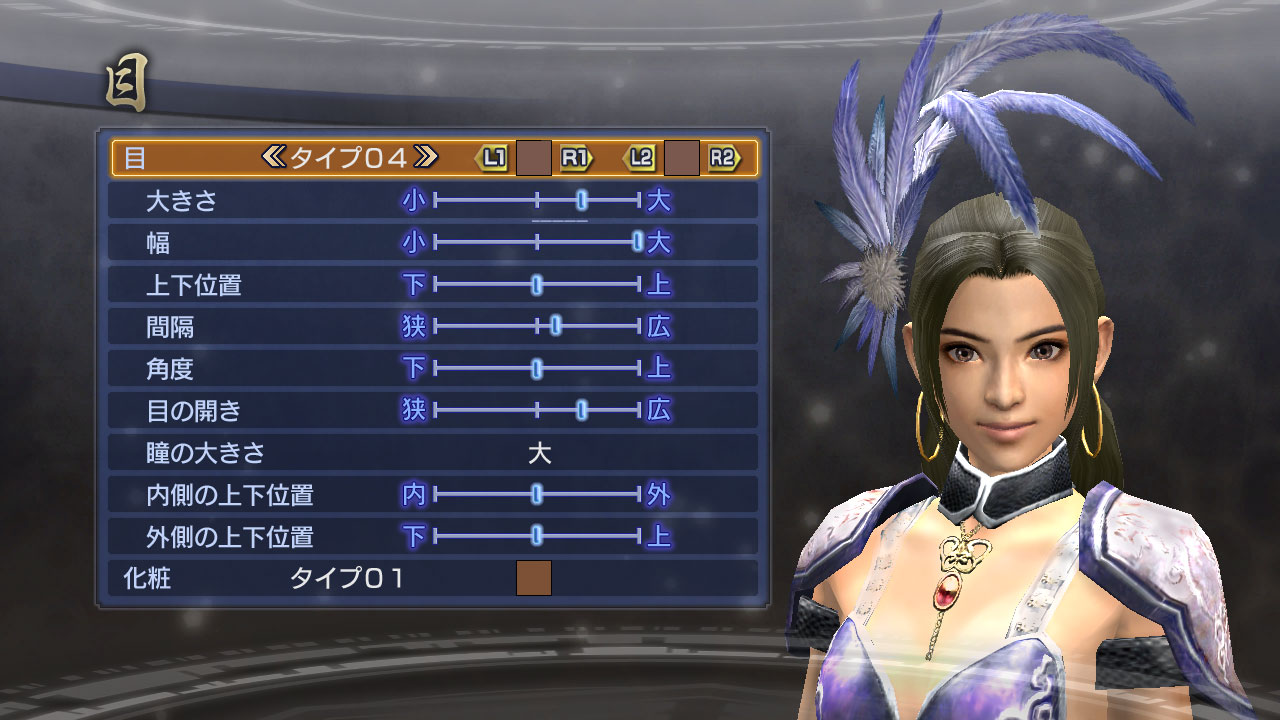This screenshot has width=1280, height=720.
Task: Click the L2 shoulder button icon
Action: (x=641, y=158)
